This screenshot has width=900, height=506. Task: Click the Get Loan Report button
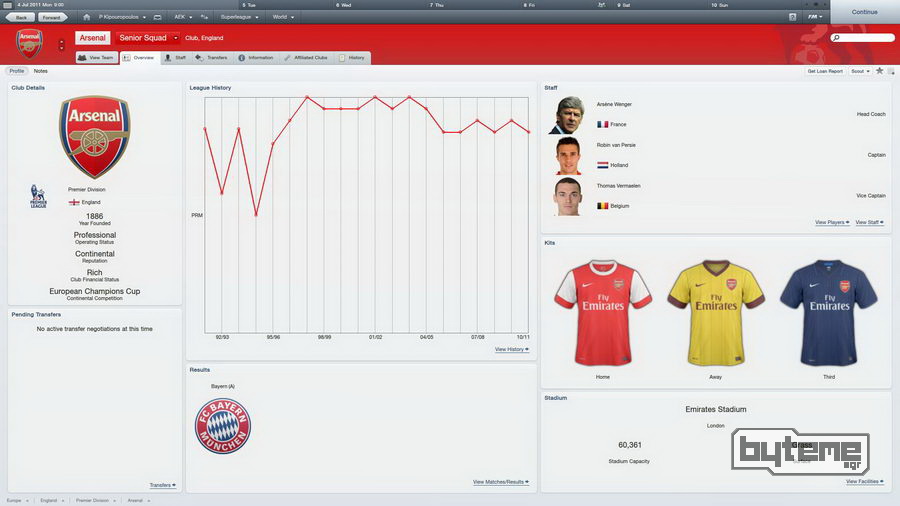point(825,71)
